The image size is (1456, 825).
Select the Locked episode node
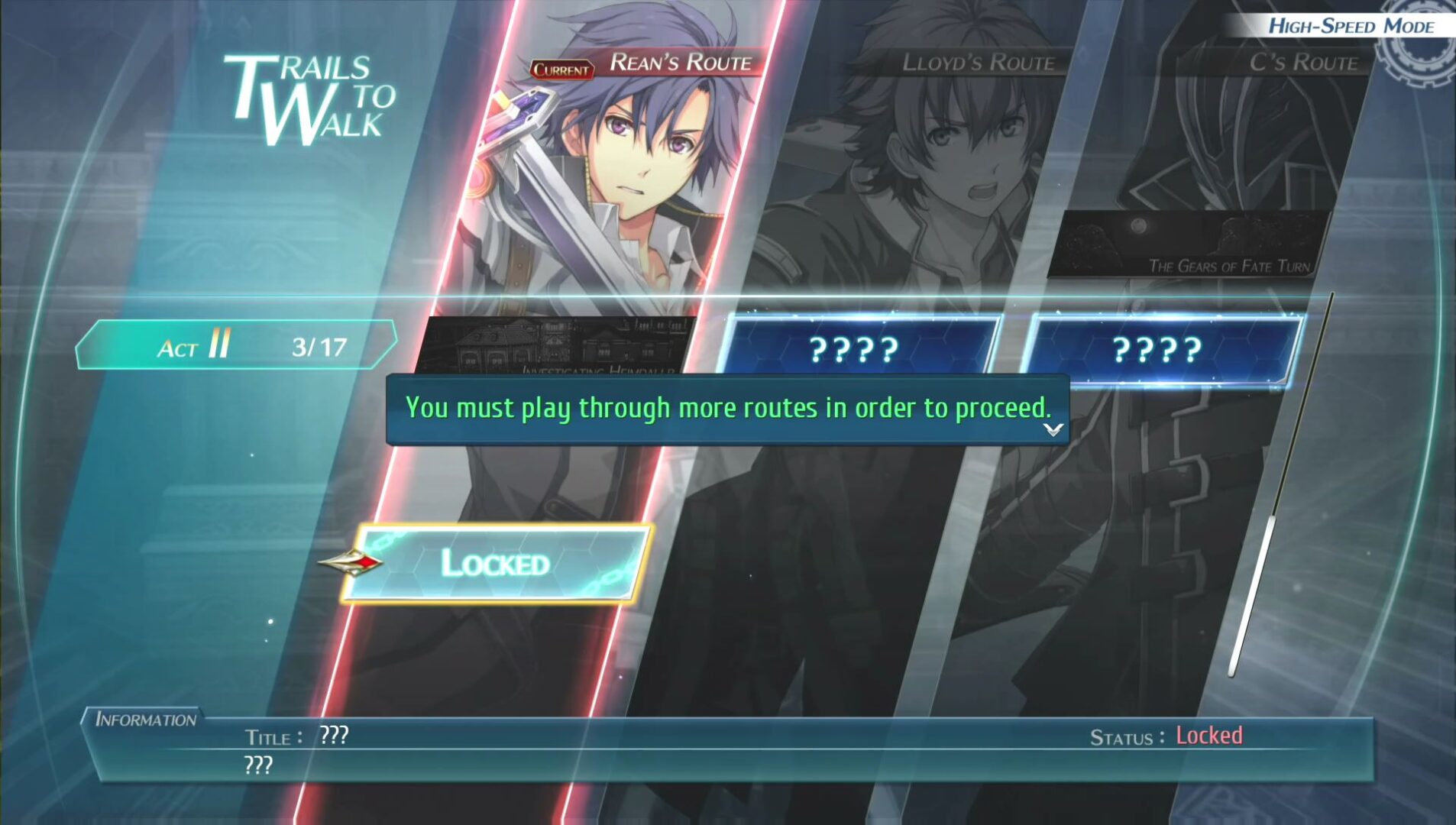tap(497, 564)
